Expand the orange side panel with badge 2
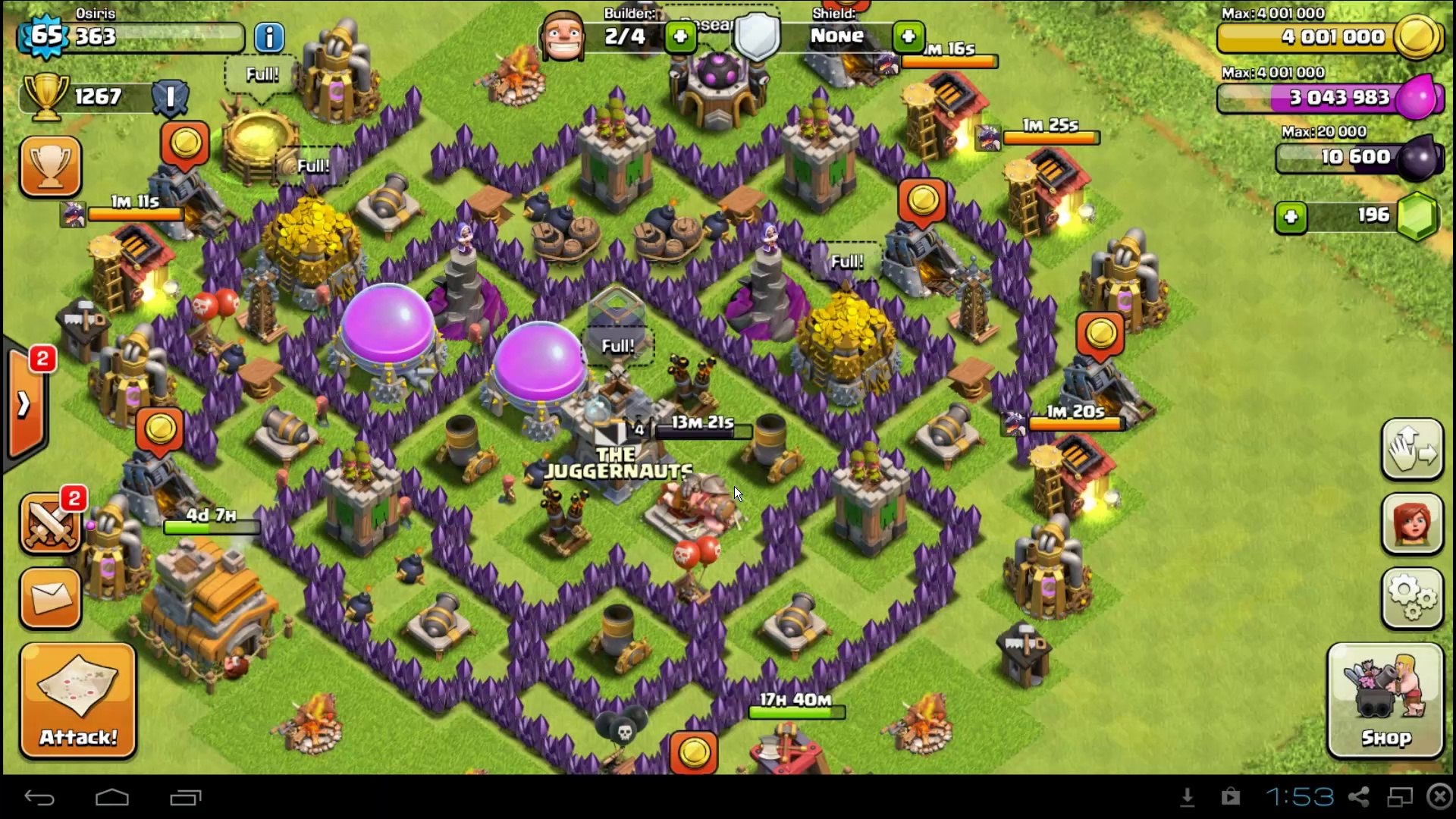 (x=27, y=398)
